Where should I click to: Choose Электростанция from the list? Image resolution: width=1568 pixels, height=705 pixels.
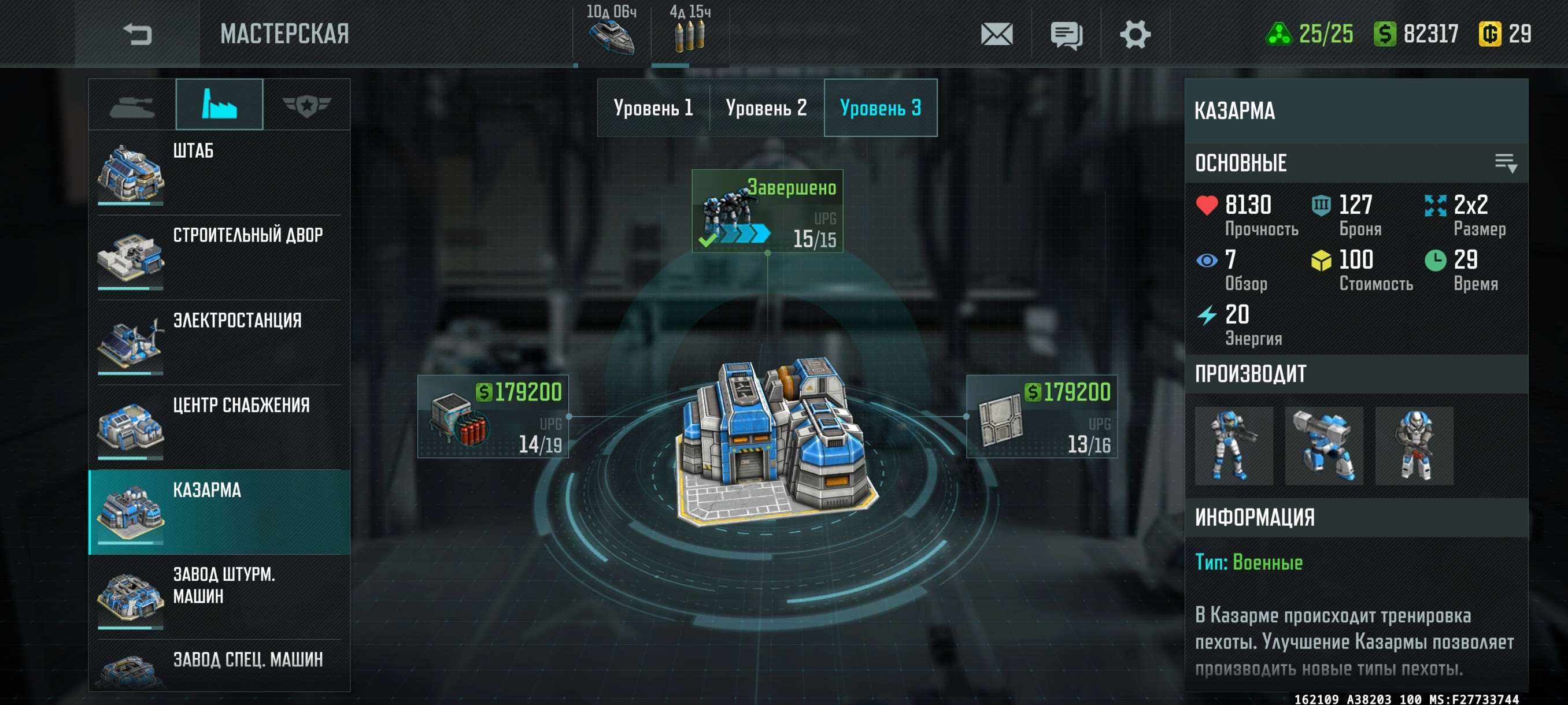219,342
